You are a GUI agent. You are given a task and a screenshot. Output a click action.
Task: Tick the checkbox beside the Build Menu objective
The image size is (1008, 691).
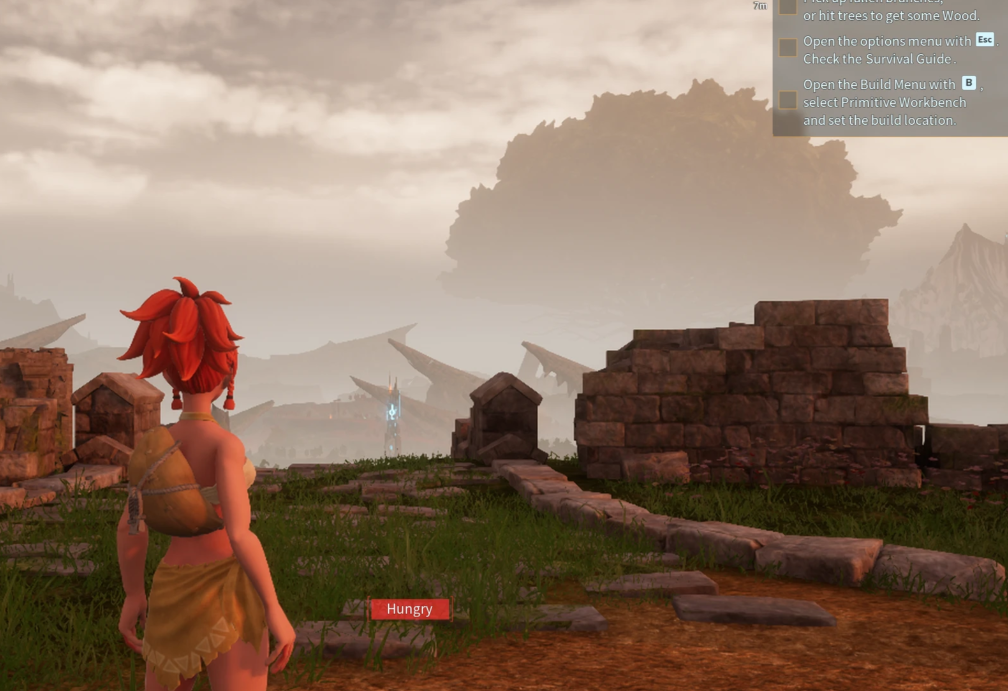pyautogui.click(x=788, y=100)
